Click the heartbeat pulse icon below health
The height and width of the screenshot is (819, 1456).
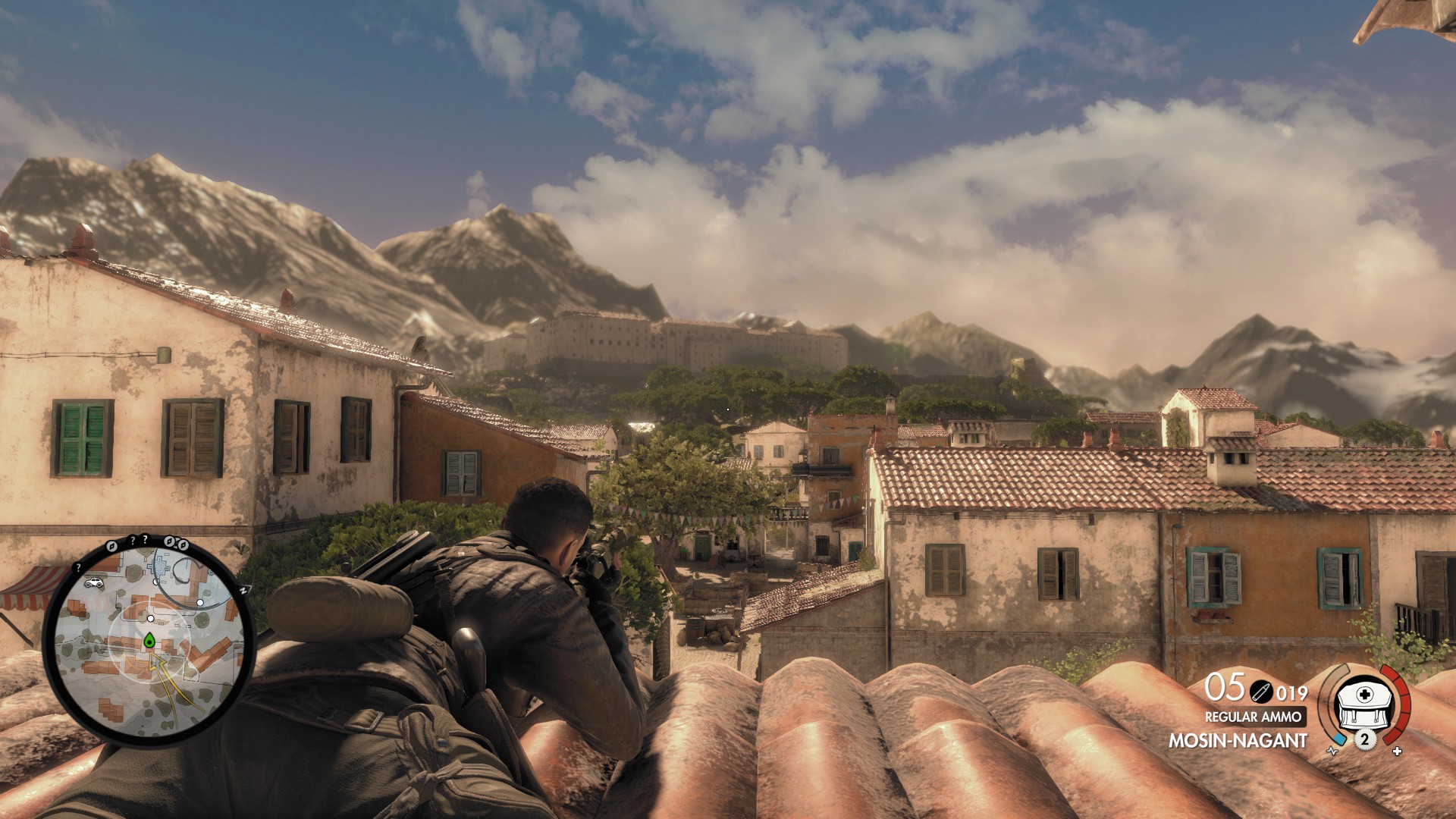click(1332, 752)
